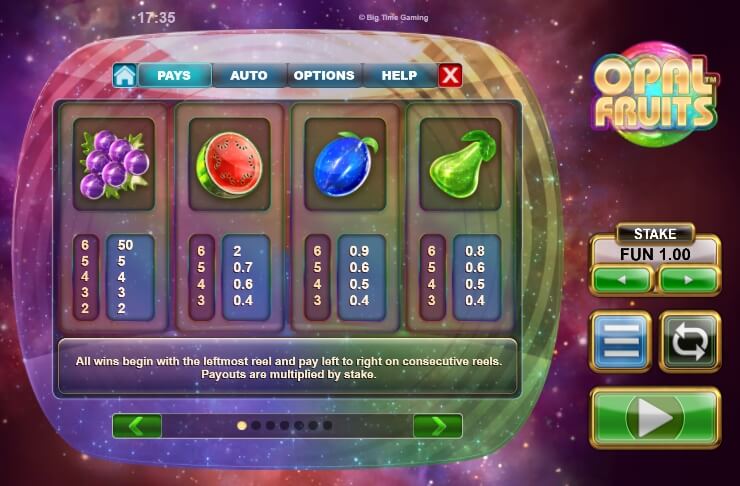Viewport: 740px width, 486px height.
Task: Open the OPTIONS tab
Action: click(x=324, y=75)
